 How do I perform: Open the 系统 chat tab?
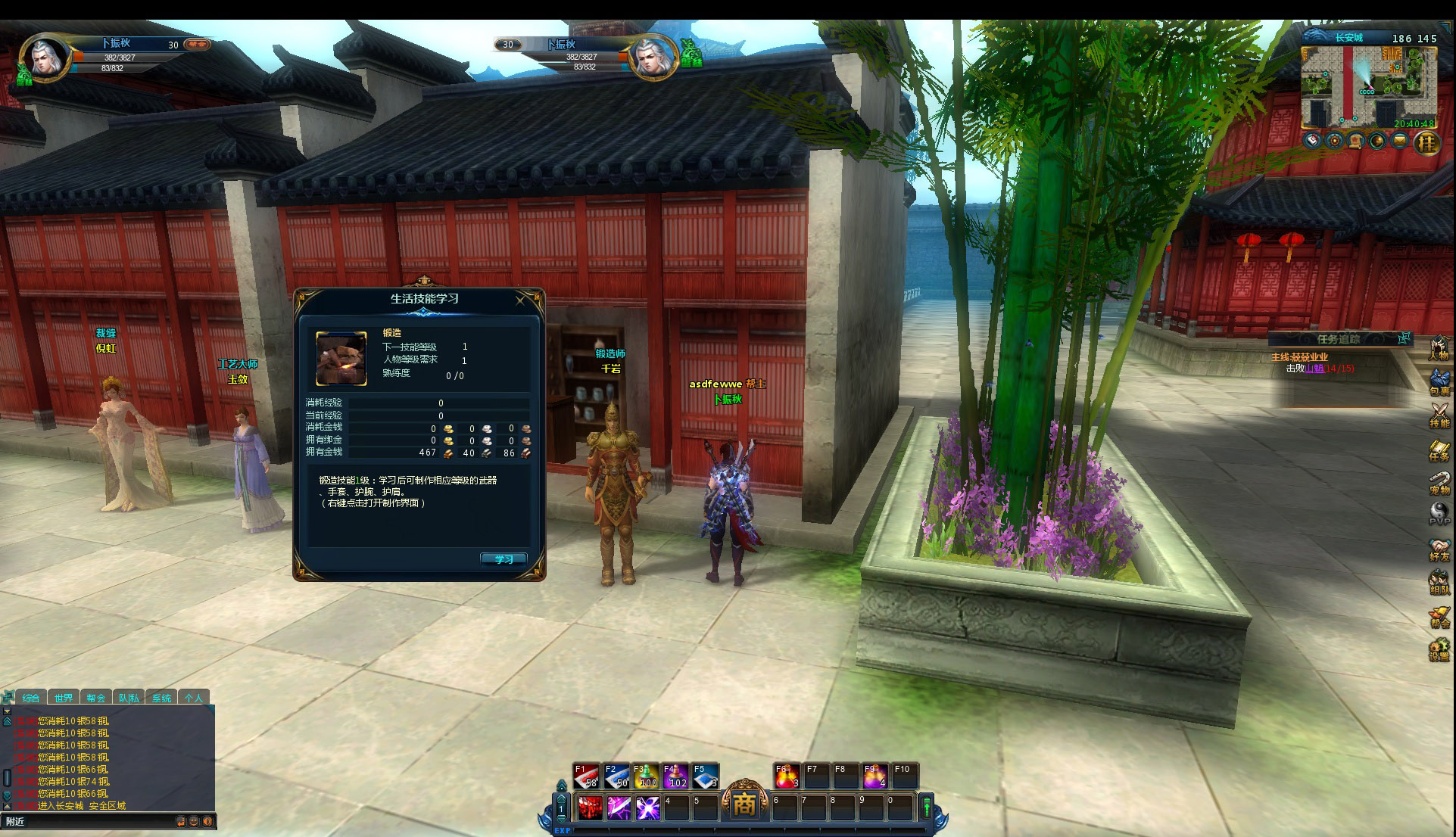(161, 698)
